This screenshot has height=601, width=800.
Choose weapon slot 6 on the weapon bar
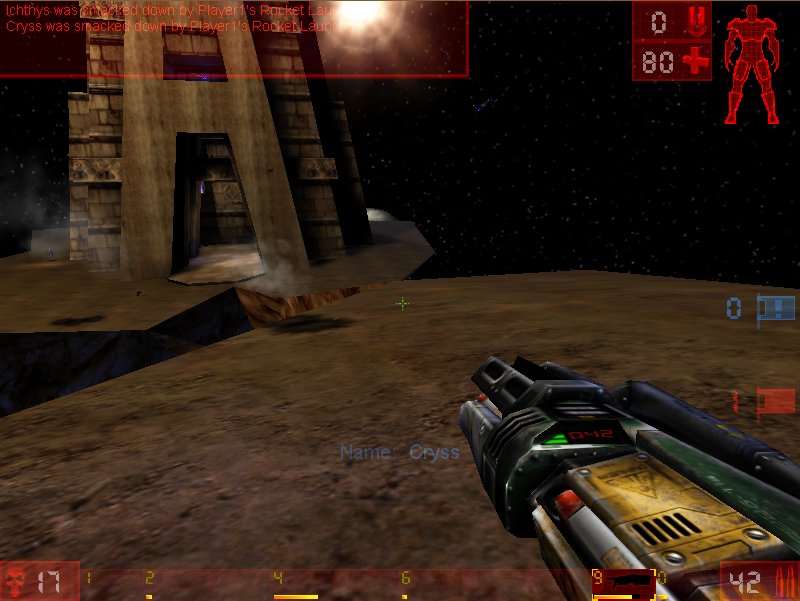pos(405,582)
